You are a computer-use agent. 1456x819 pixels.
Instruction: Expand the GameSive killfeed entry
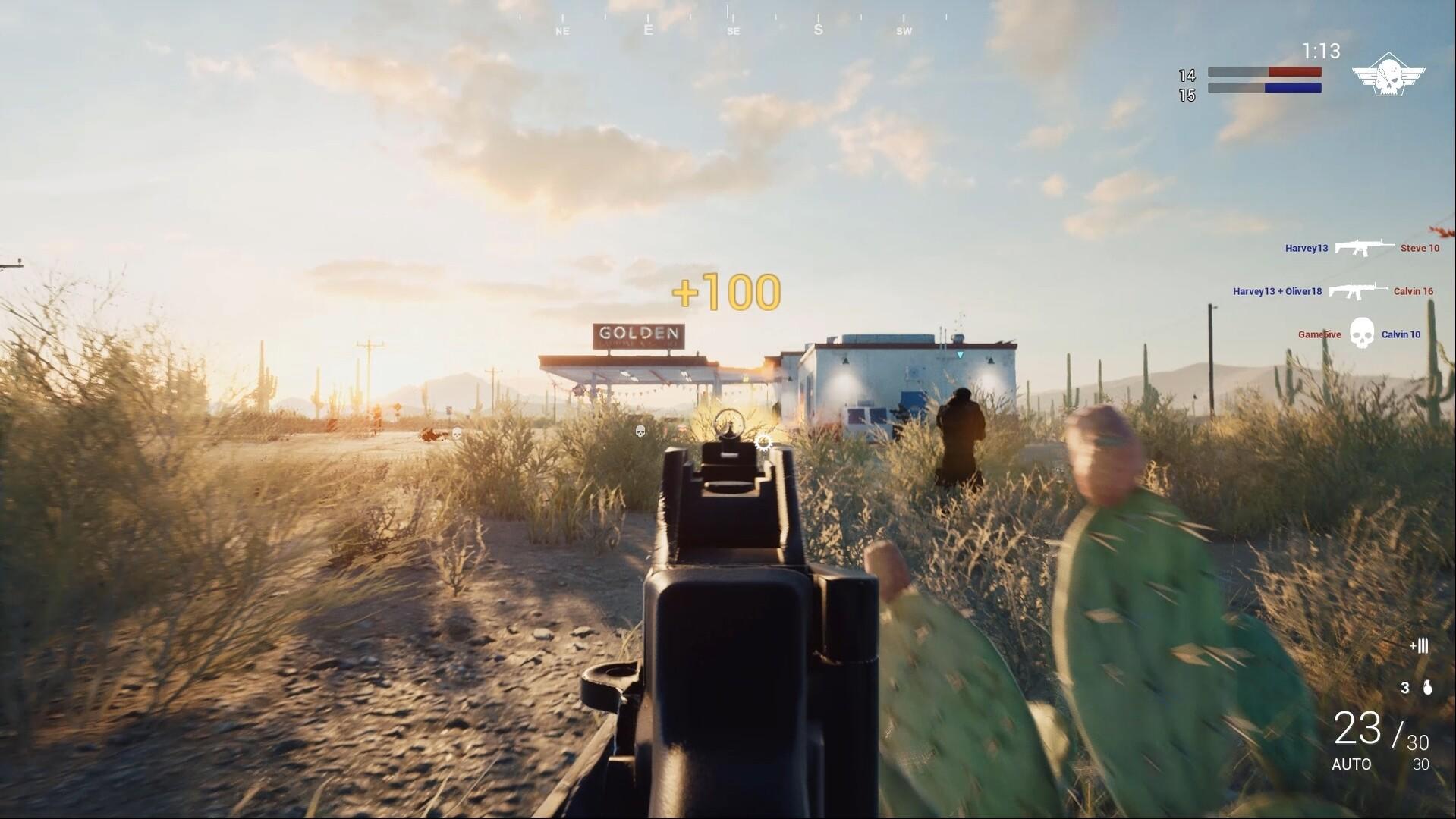point(1318,334)
